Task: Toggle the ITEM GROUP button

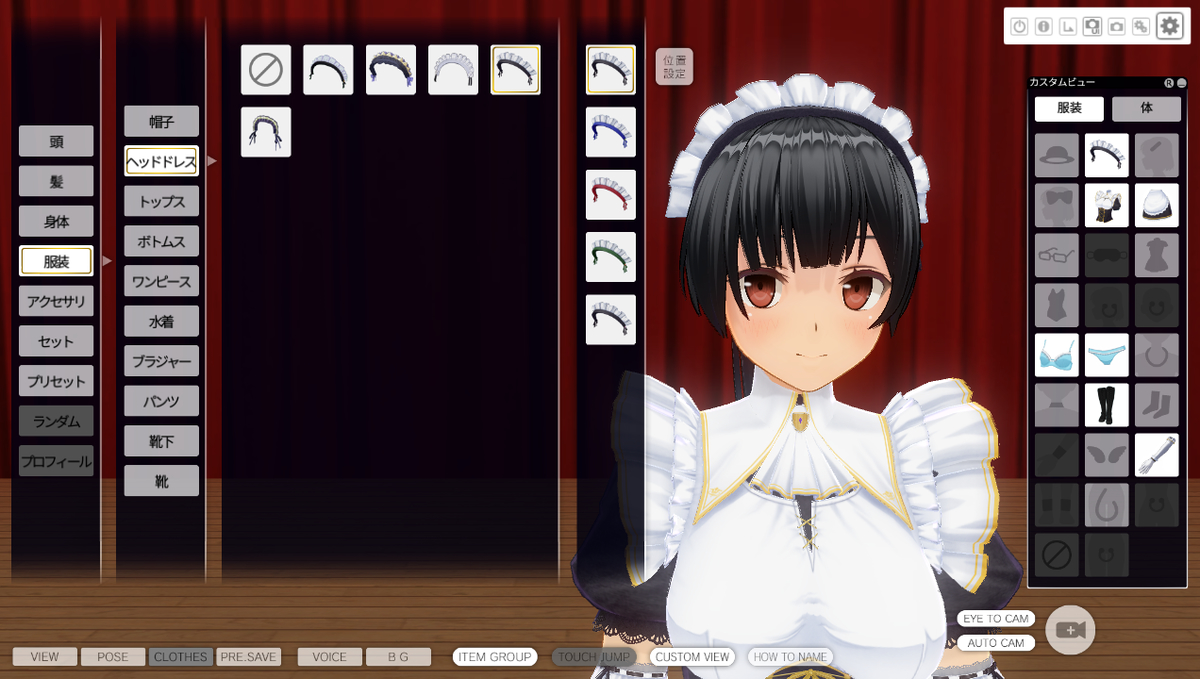Action: [x=494, y=657]
